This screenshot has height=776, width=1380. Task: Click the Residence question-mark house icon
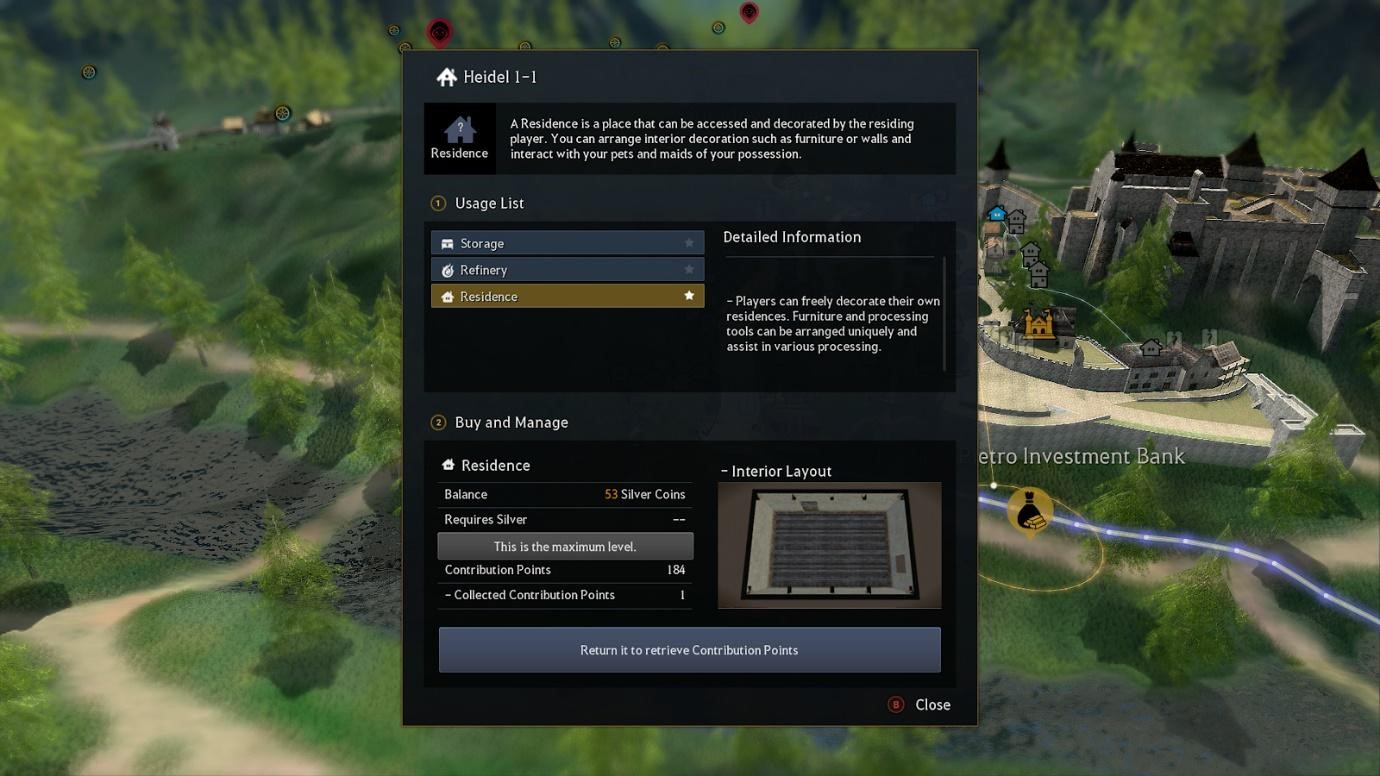459,130
